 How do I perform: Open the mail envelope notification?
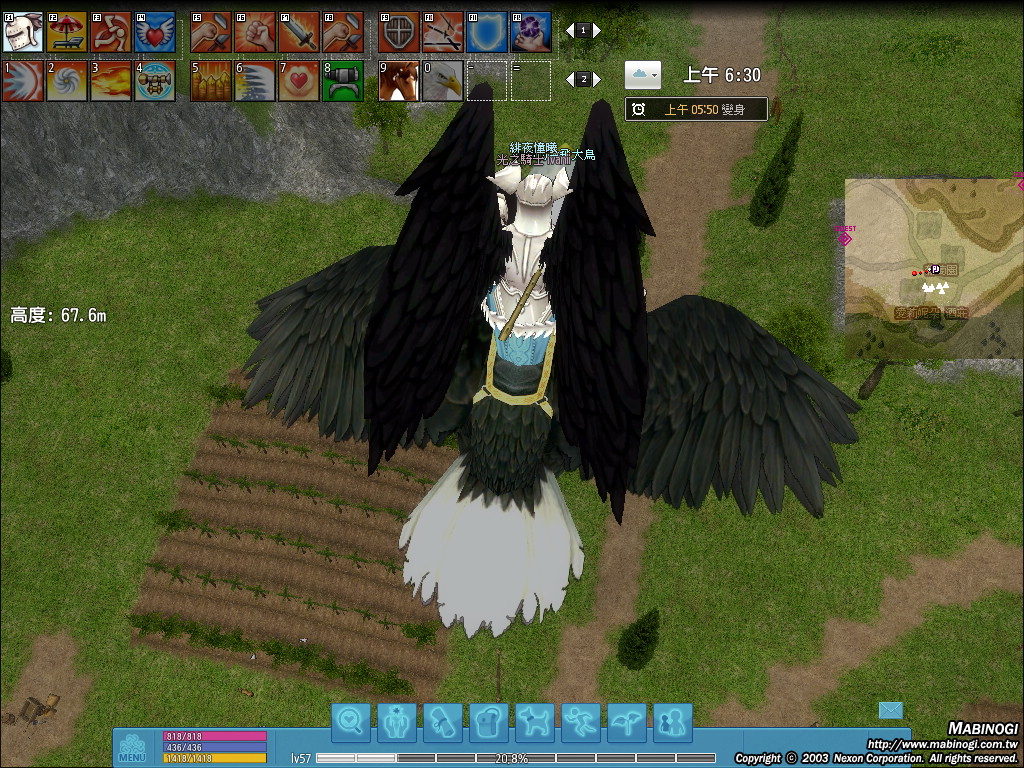pyautogui.click(x=890, y=710)
